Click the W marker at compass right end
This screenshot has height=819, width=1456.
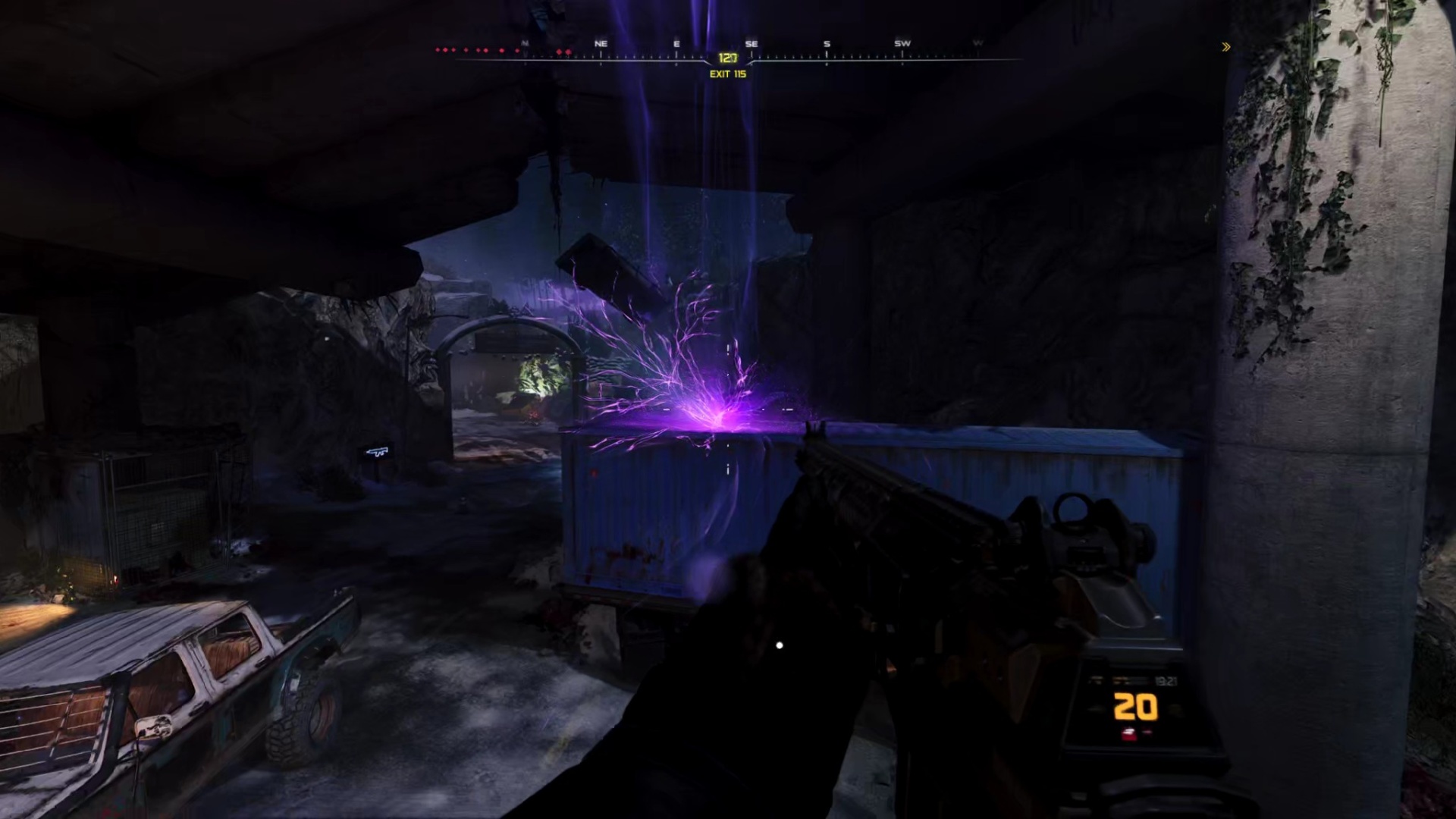[977, 44]
